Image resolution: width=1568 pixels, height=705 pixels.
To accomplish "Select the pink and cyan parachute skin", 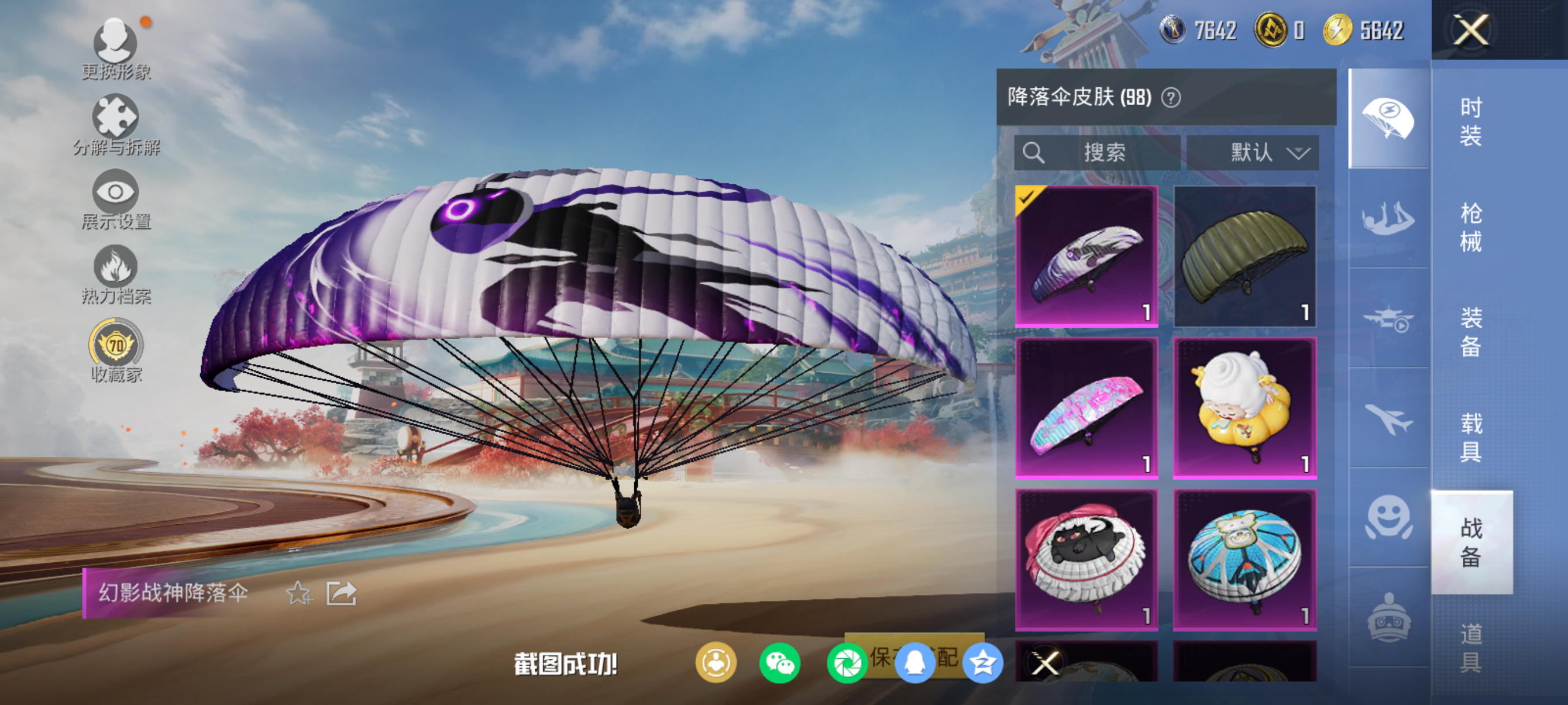I will (1086, 408).
